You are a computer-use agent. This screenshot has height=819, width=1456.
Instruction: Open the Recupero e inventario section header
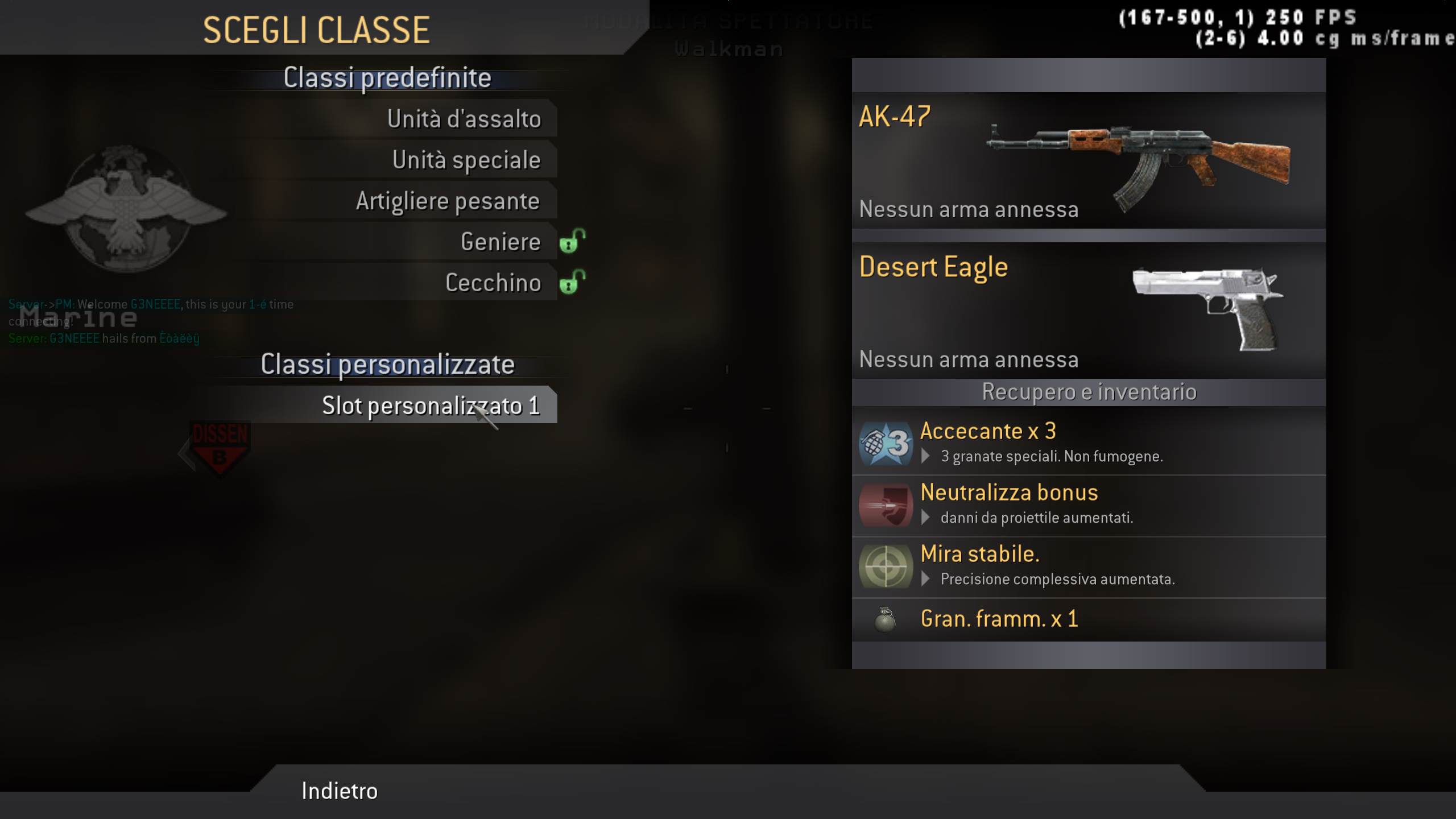click(1088, 391)
